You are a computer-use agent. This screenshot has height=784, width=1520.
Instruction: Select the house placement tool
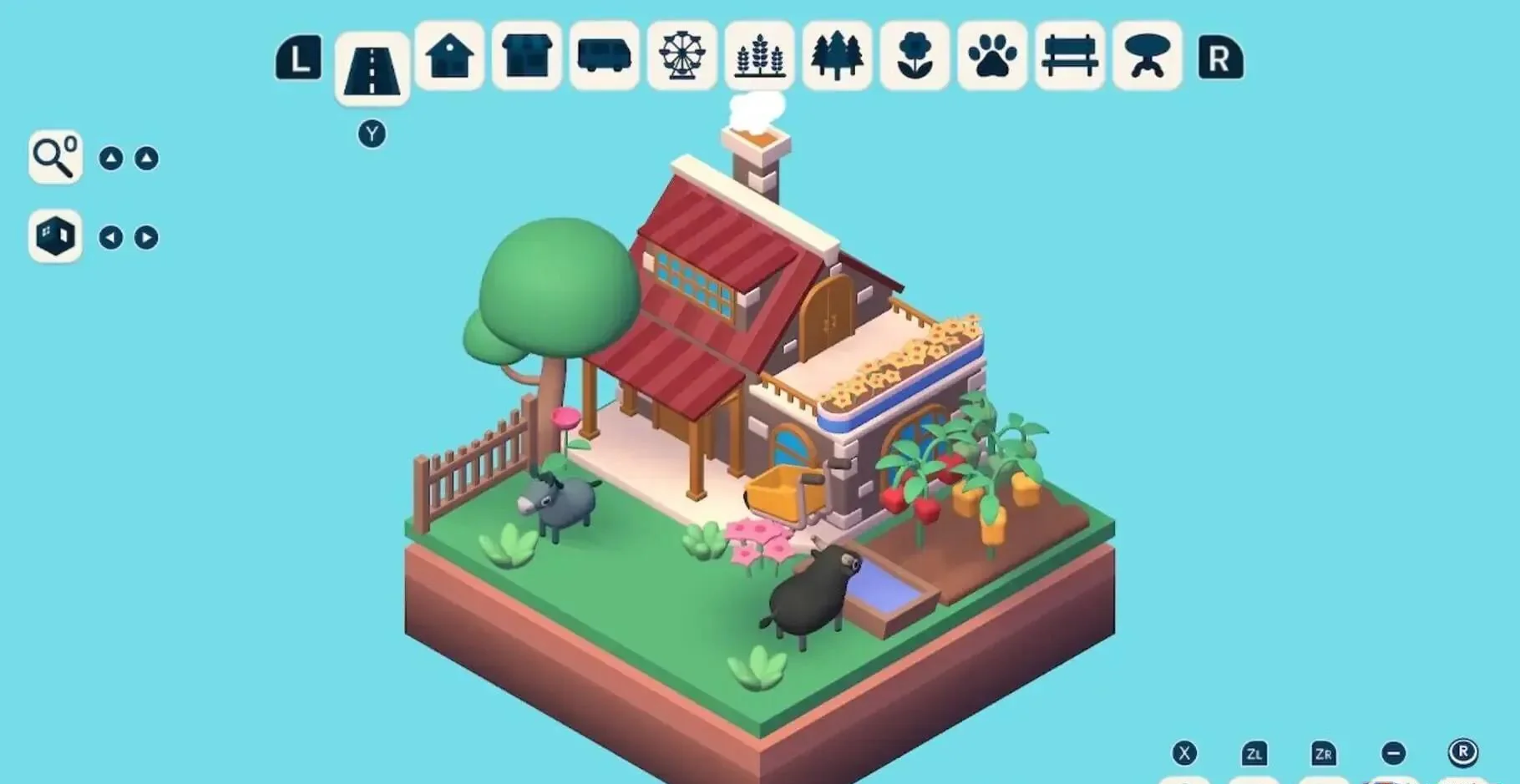[448, 59]
